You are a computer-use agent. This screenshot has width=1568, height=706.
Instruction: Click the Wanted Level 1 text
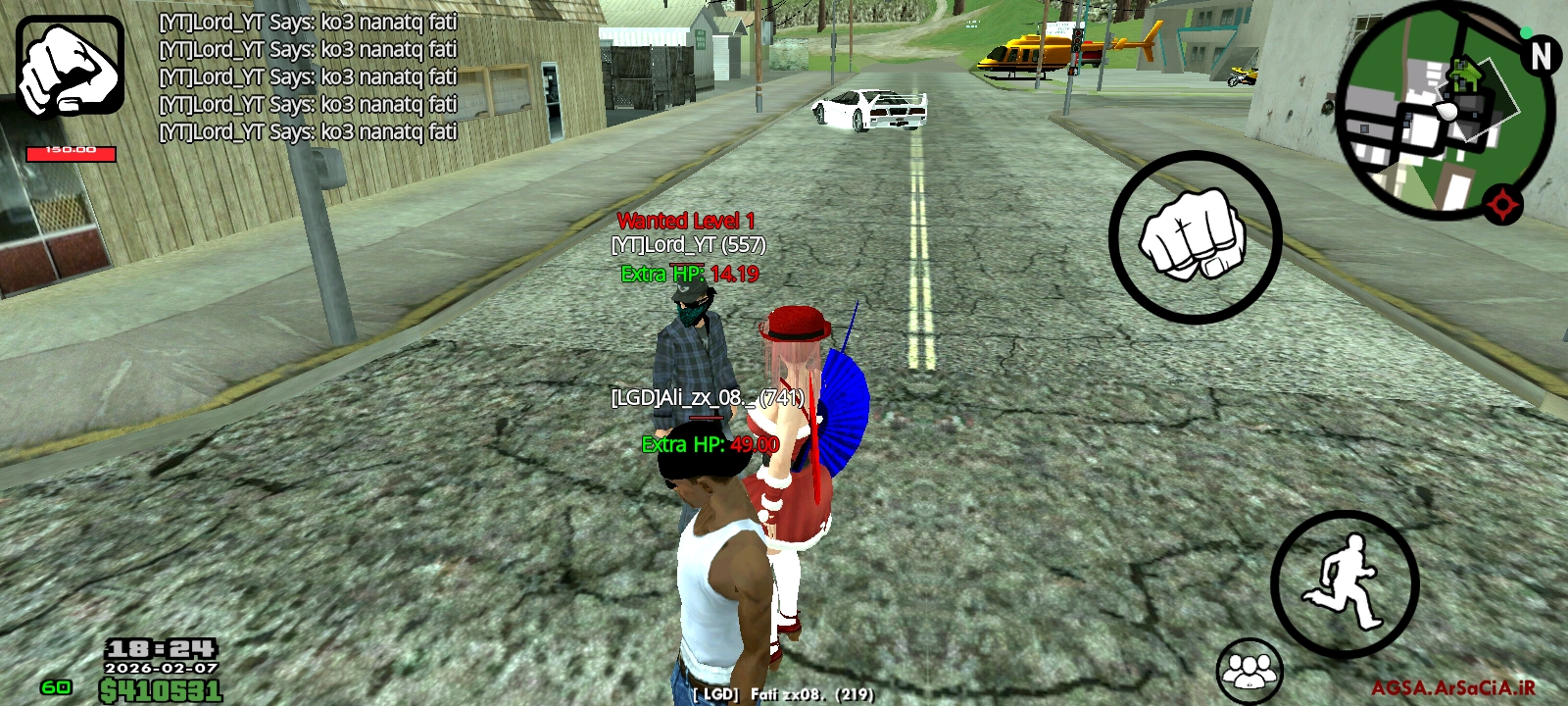click(x=687, y=222)
